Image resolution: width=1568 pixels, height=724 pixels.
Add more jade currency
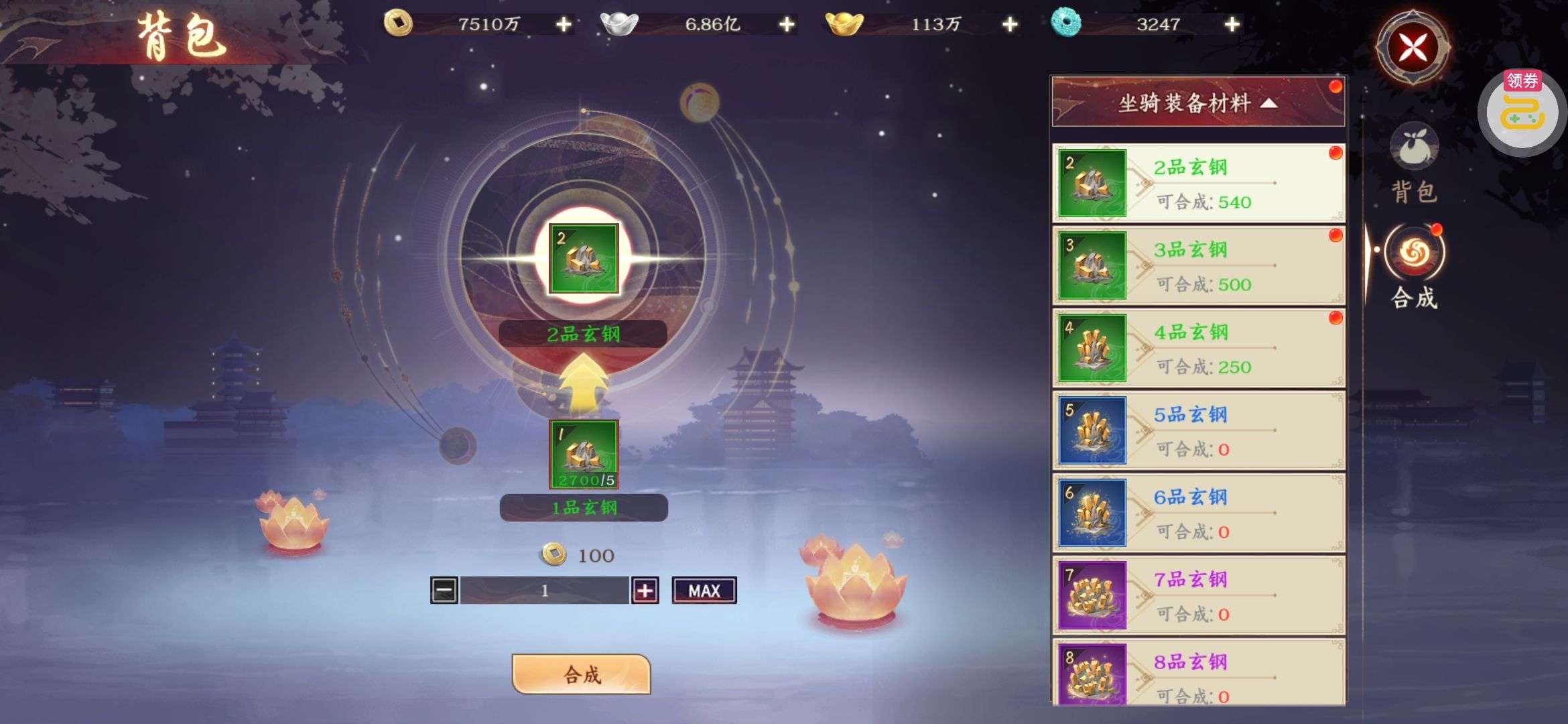click(x=1232, y=25)
